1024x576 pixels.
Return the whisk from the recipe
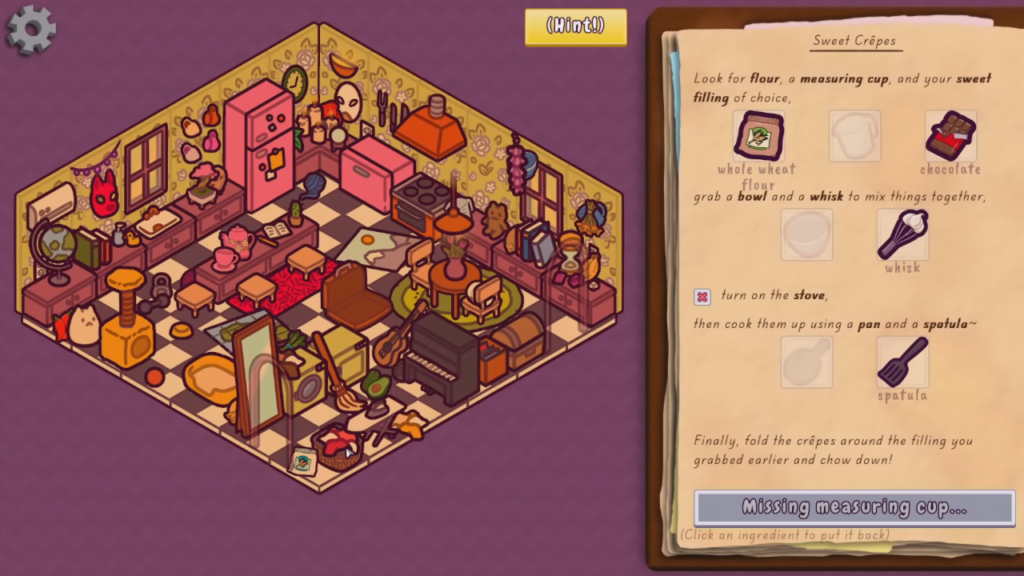(x=902, y=235)
